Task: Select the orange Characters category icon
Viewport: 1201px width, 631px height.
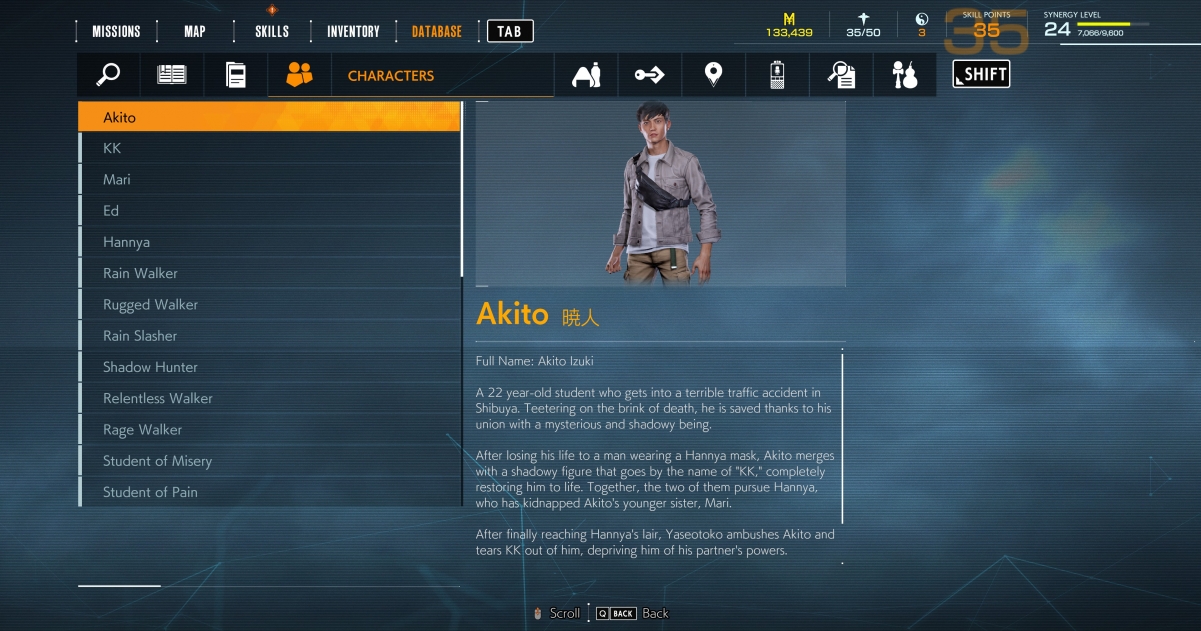Action: click(299, 75)
